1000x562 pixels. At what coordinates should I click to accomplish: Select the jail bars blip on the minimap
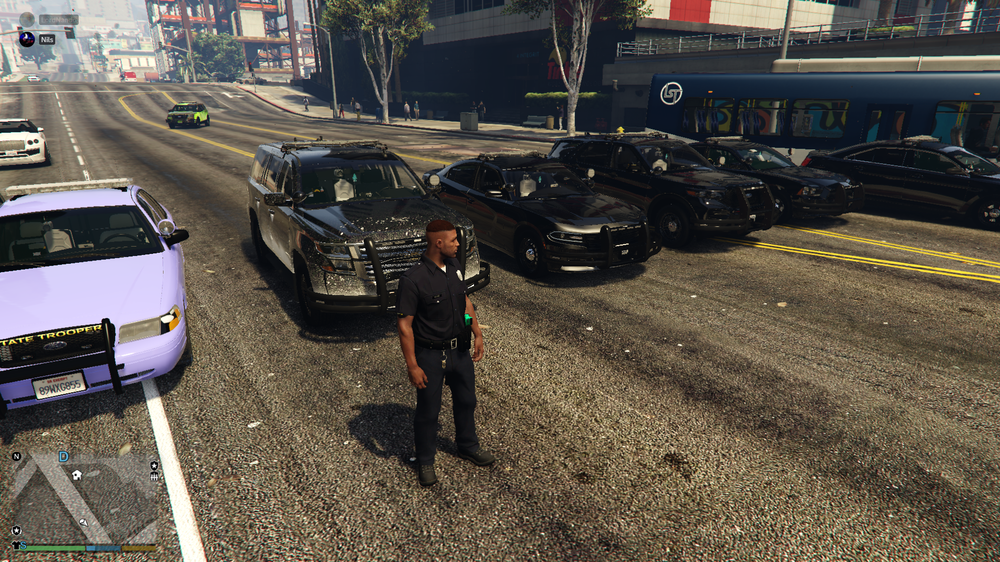click(154, 477)
